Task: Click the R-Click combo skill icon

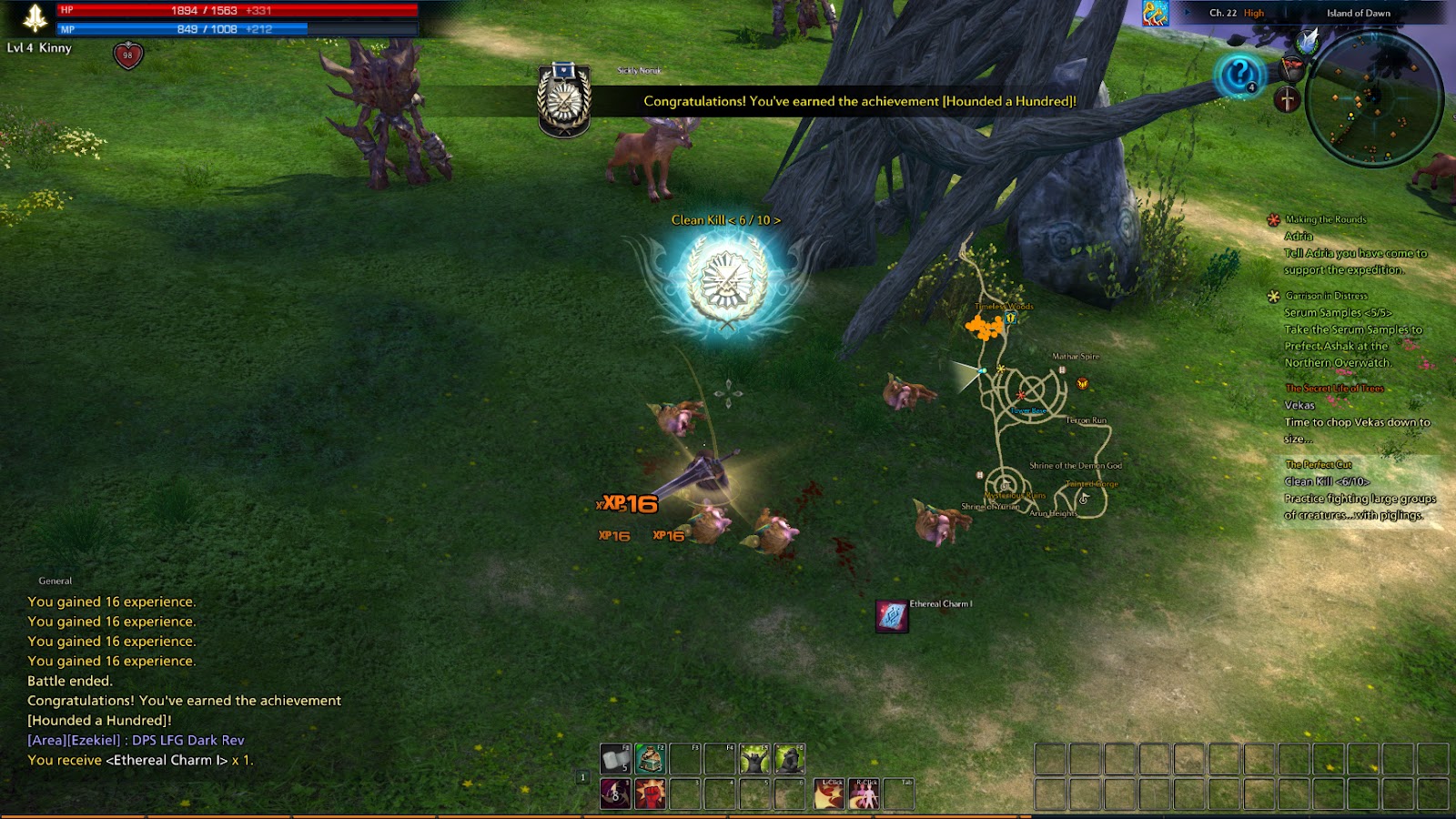Action: point(864,794)
